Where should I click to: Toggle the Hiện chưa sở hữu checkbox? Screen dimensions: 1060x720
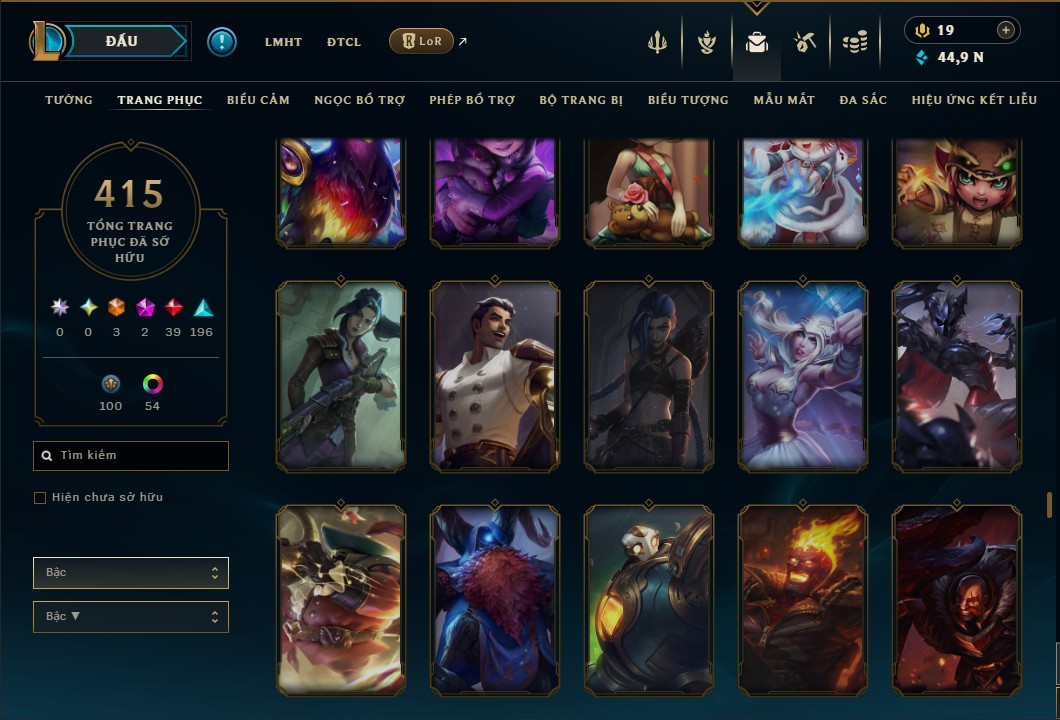[x=40, y=498]
